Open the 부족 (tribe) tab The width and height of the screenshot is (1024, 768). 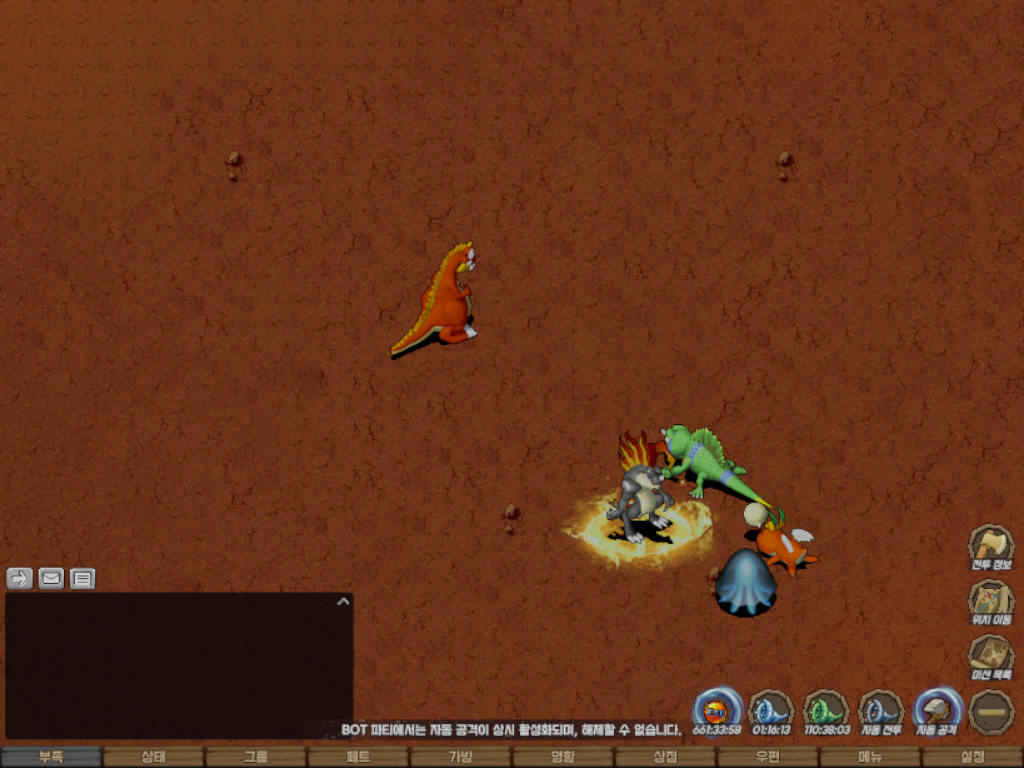[x=51, y=757]
